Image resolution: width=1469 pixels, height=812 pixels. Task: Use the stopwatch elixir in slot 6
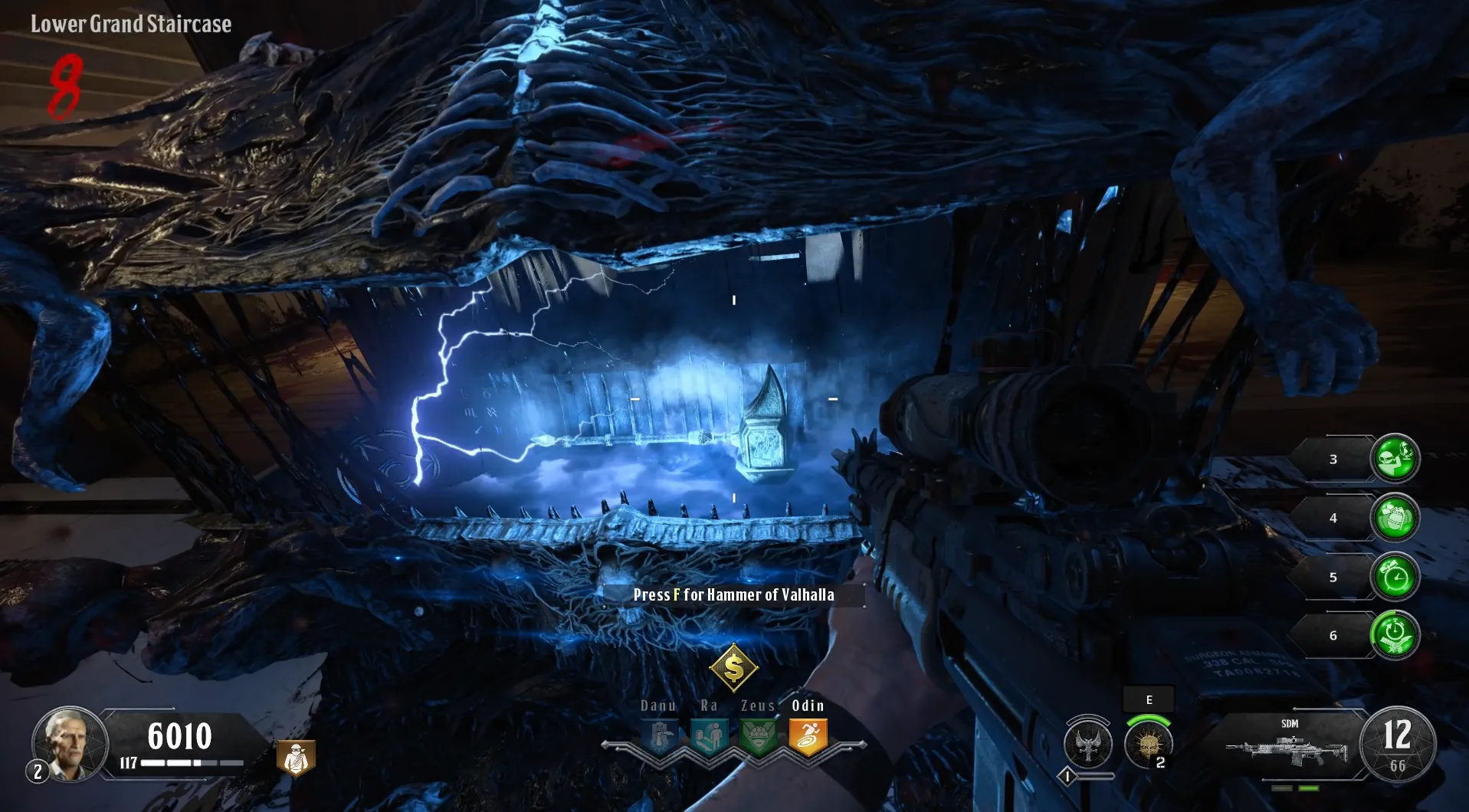pyautogui.click(x=1395, y=635)
